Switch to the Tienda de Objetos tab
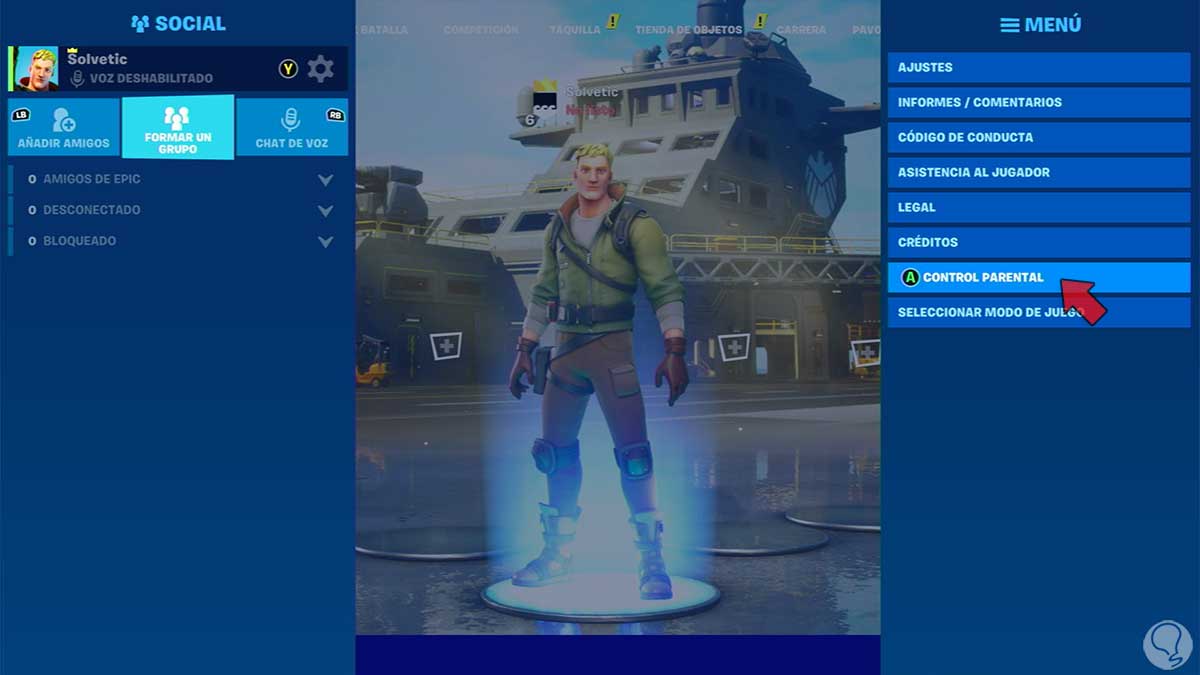The image size is (1200, 675). (688, 30)
